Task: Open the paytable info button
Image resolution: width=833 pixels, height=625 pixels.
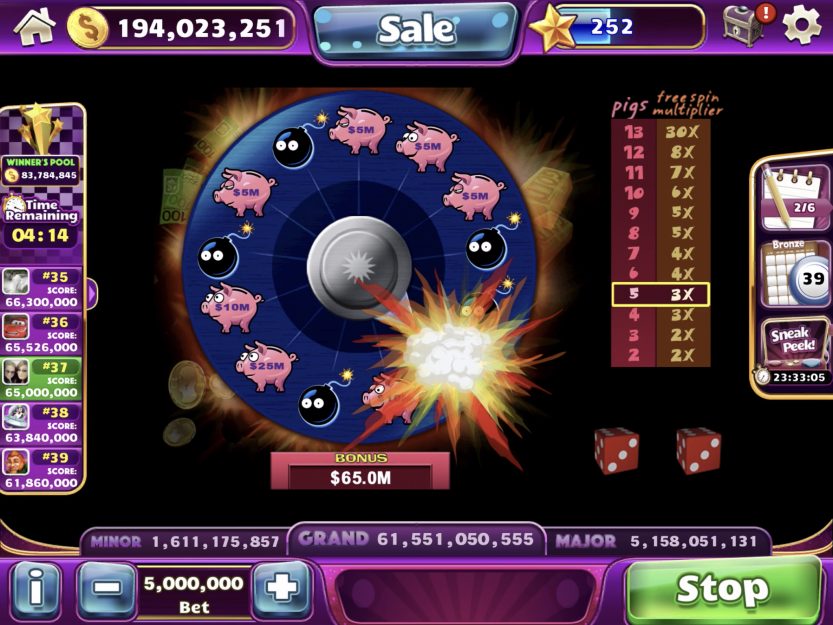Action: click(36, 588)
